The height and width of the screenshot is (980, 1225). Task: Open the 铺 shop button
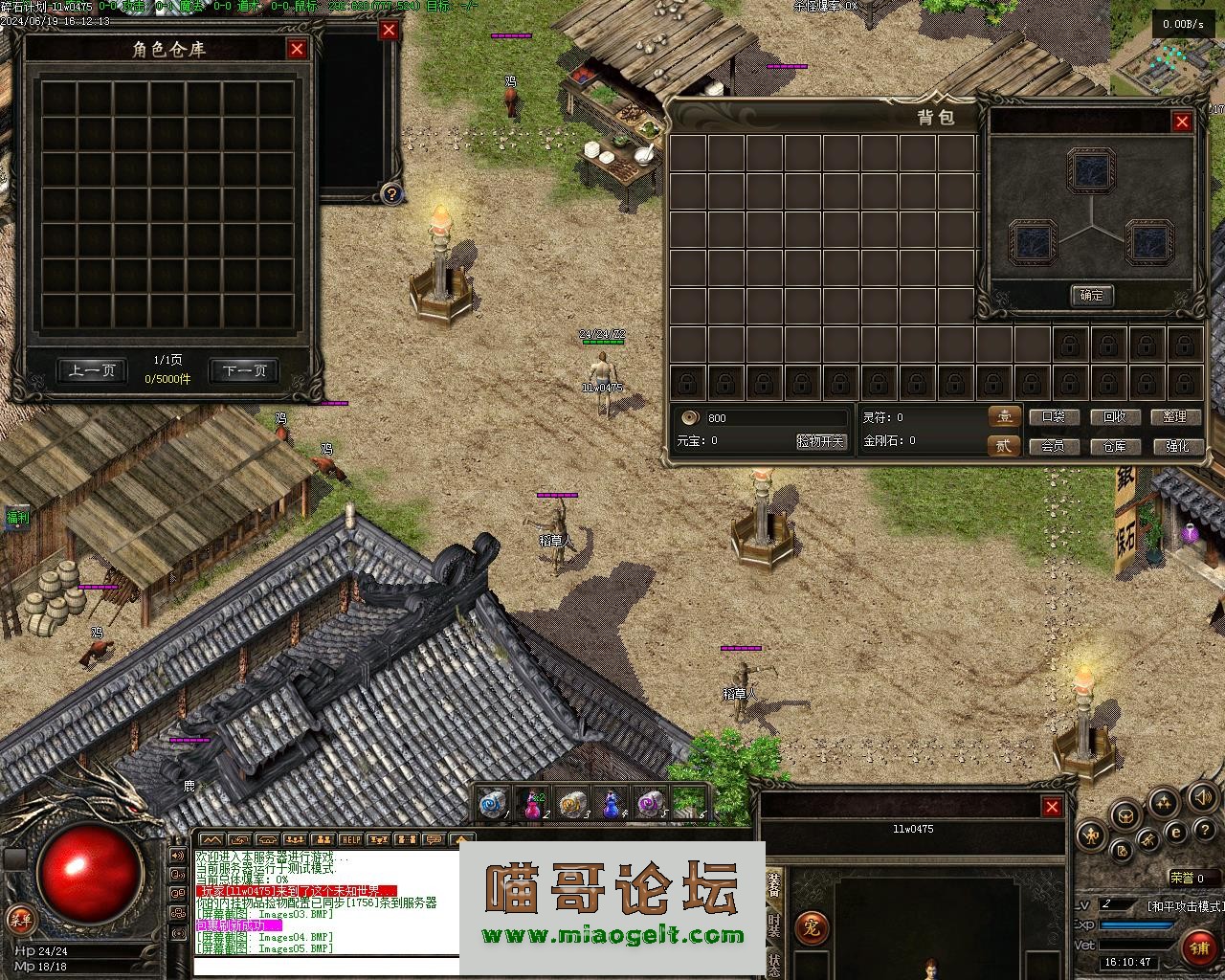tap(1198, 947)
